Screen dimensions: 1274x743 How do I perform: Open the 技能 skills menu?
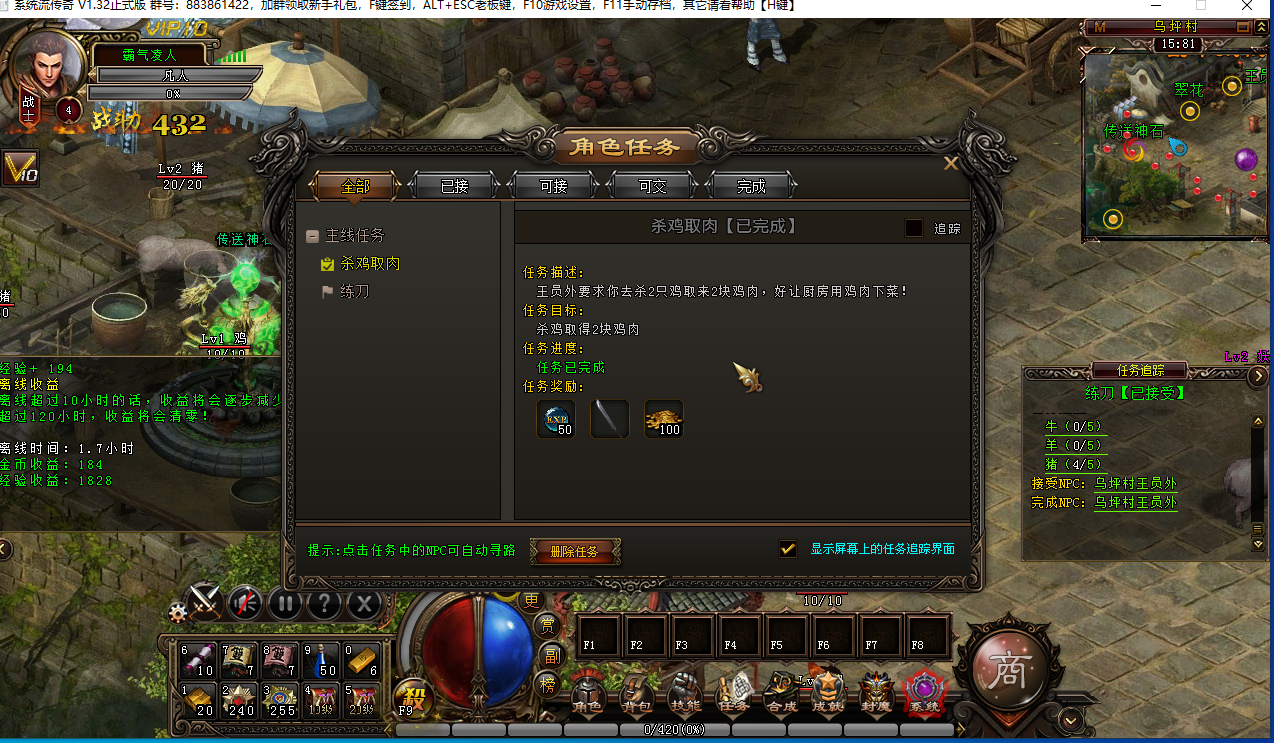686,695
